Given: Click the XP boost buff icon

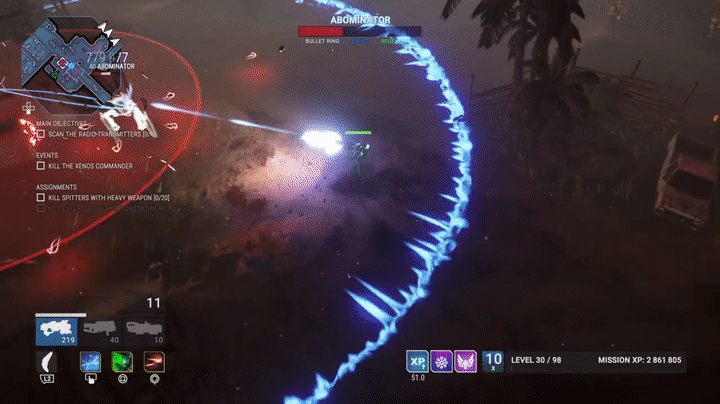Looking at the screenshot, I should pyautogui.click(x=417, y=360).
